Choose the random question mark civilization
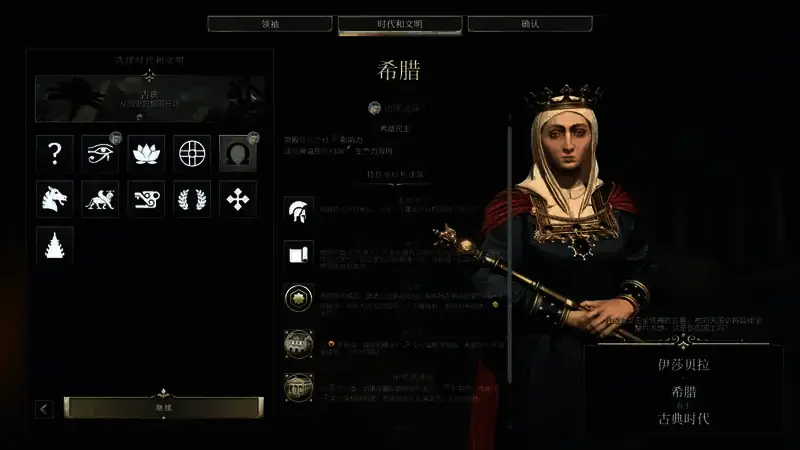This screenshot has width=800, height=450. (55, 153)
